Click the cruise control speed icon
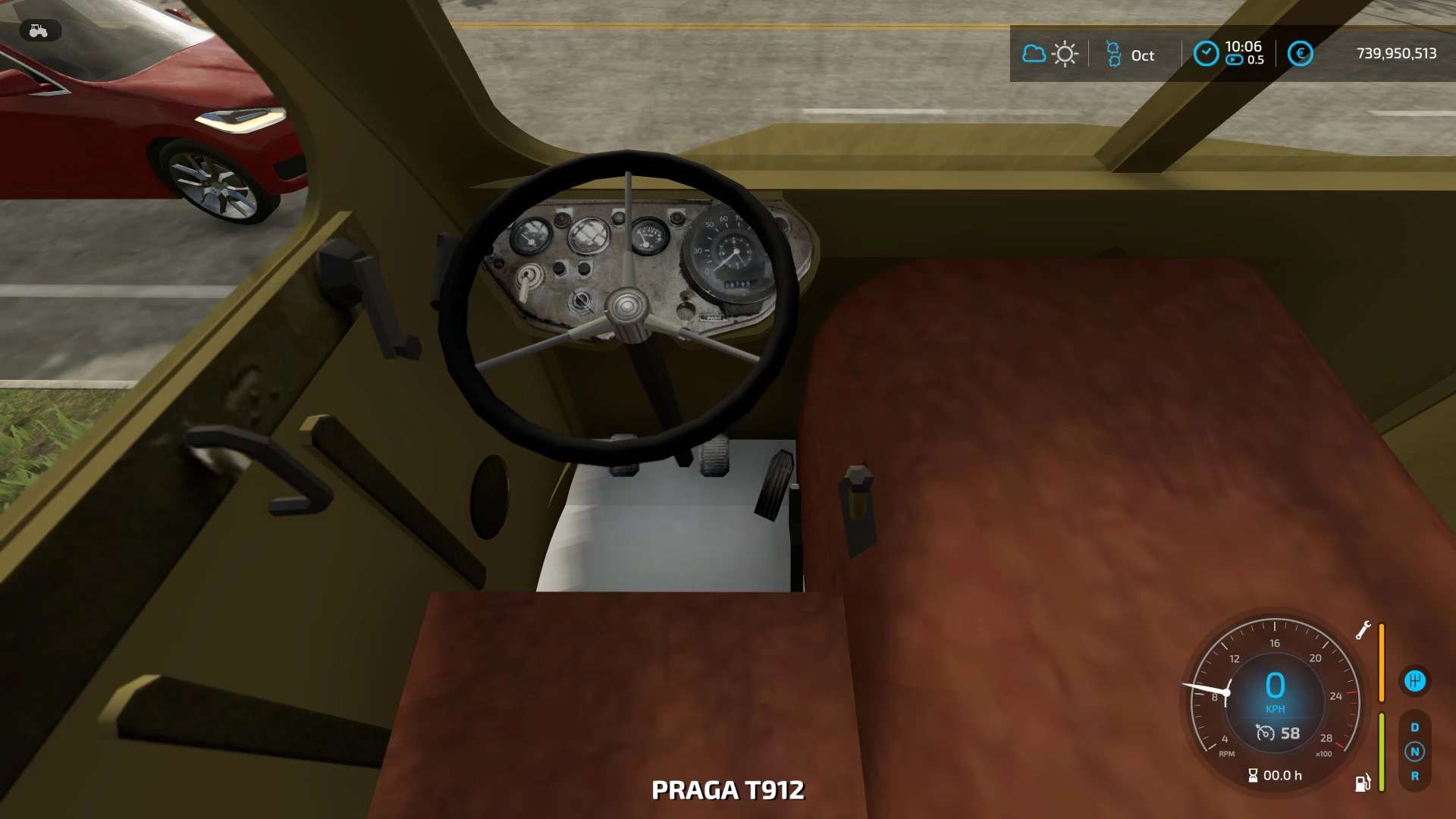Image resolution: width=1456 pixels, height=819 pixels. coord(1265,733)
